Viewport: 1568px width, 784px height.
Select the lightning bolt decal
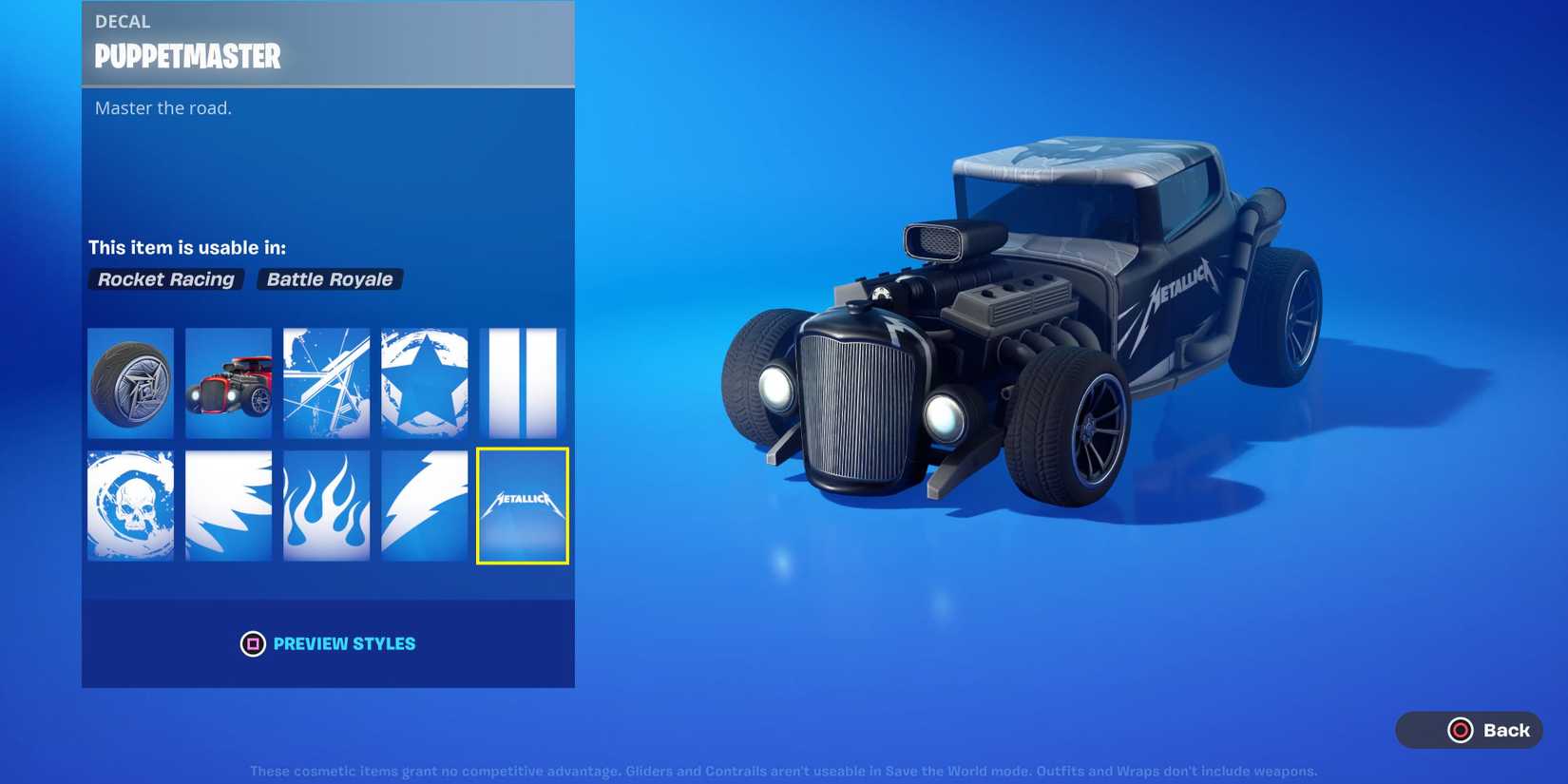(x=424, y=505)
